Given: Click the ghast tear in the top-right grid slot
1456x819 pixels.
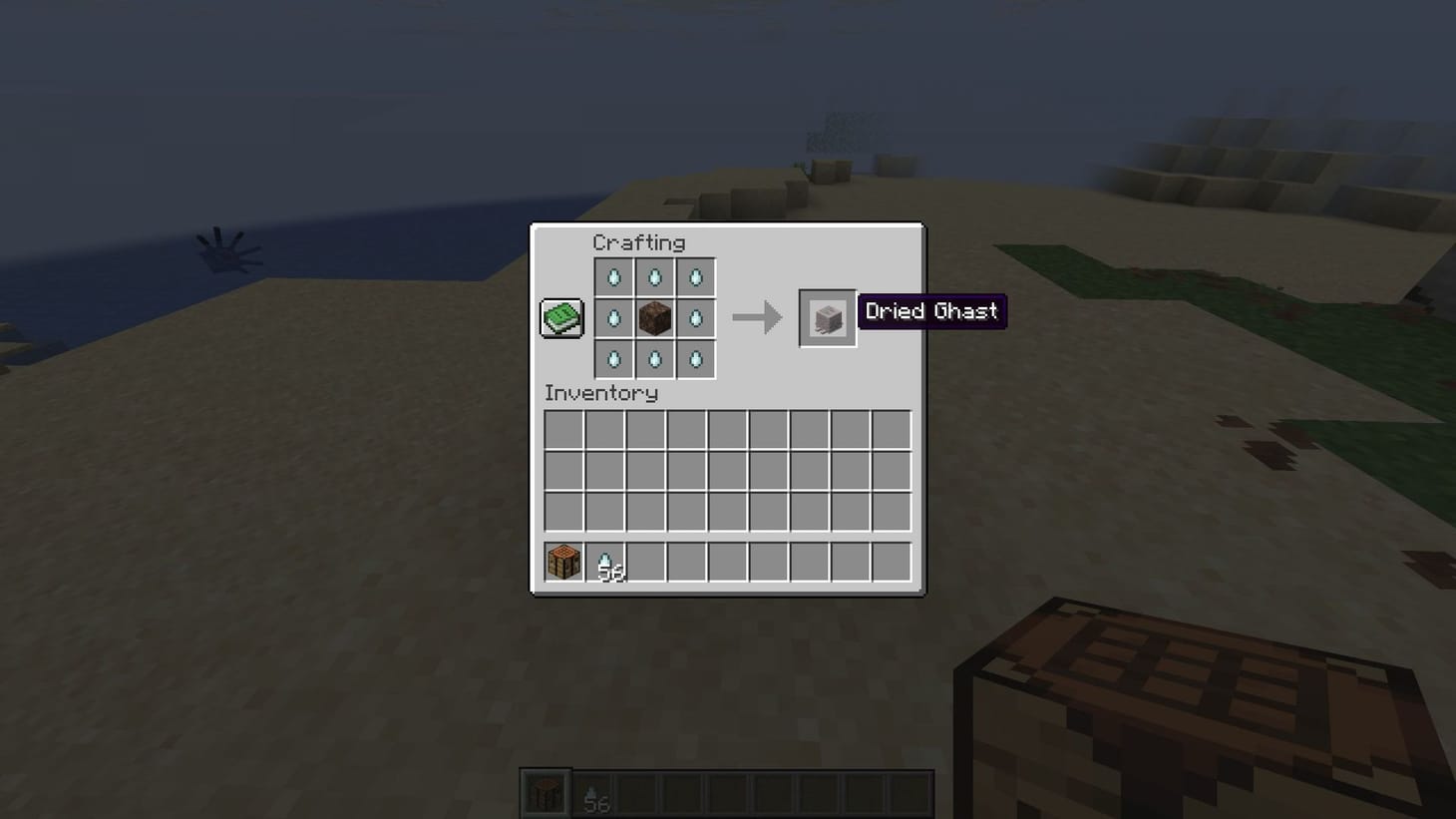Looking at the screenshot, I should click(696, 278).
